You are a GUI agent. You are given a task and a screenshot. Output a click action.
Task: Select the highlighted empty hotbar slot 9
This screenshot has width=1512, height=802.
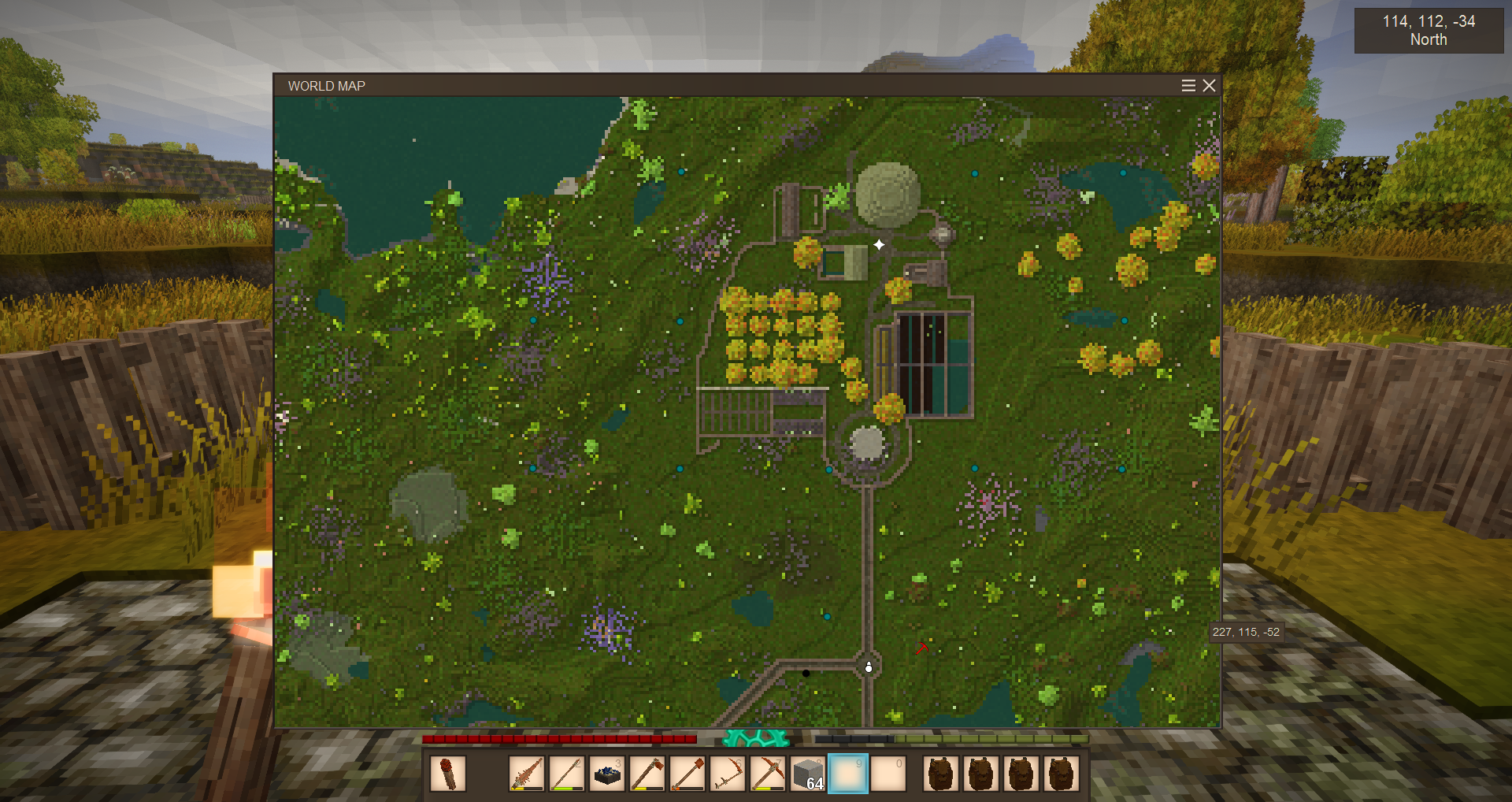[x=848, y=774]
